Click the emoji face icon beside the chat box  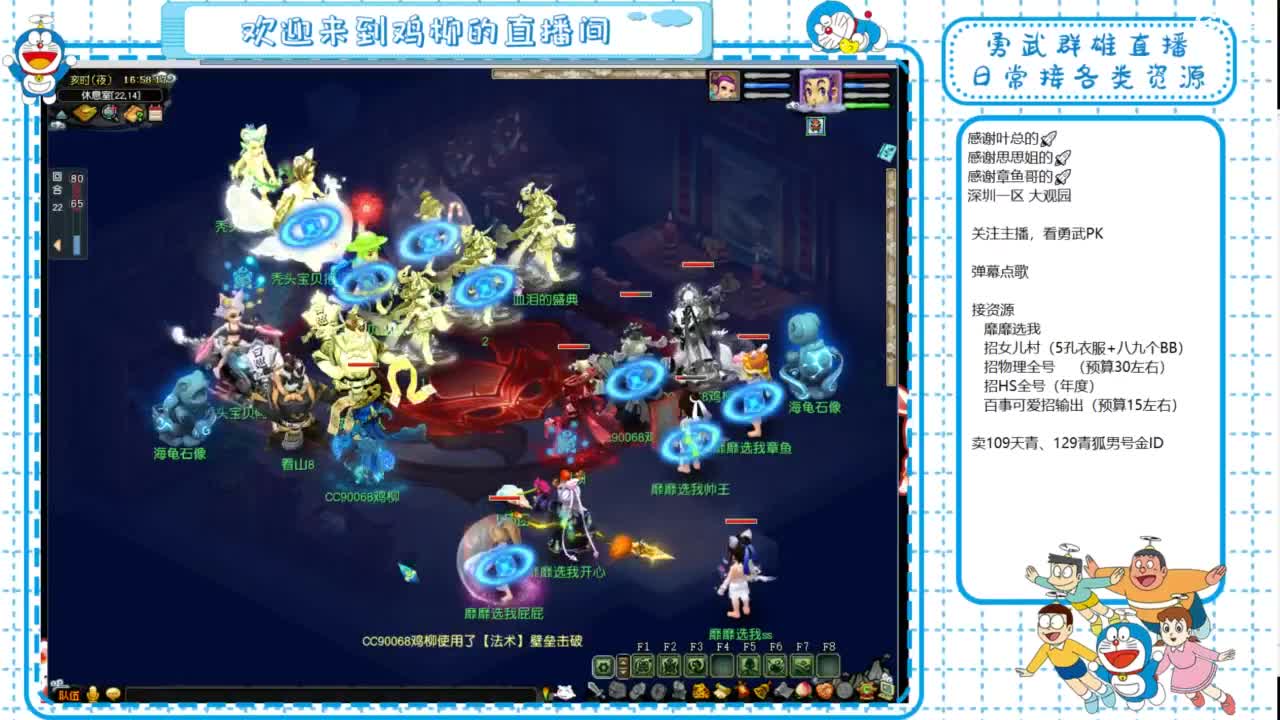113,694
